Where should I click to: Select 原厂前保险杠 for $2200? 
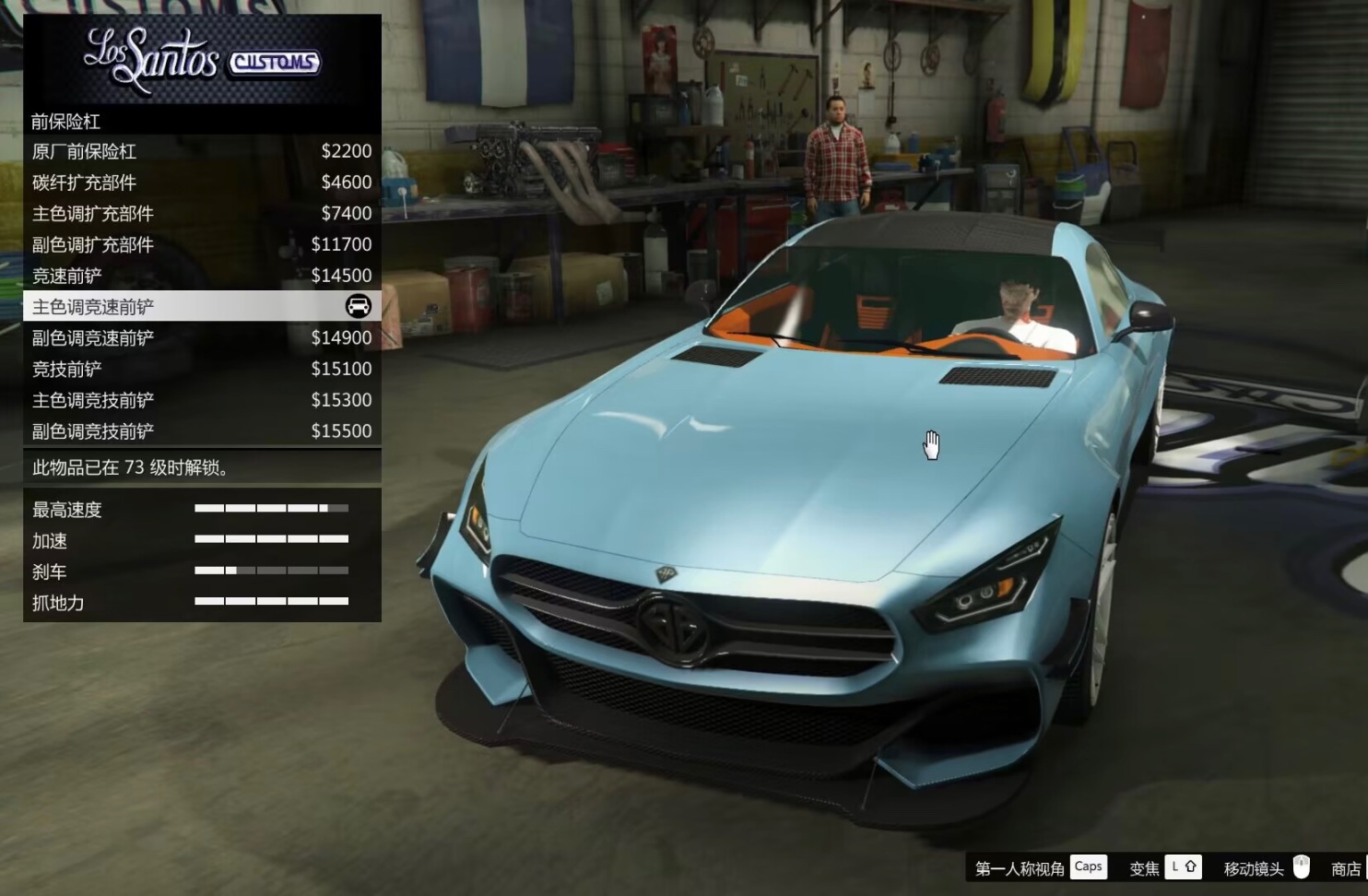click(x=201, y=151)
